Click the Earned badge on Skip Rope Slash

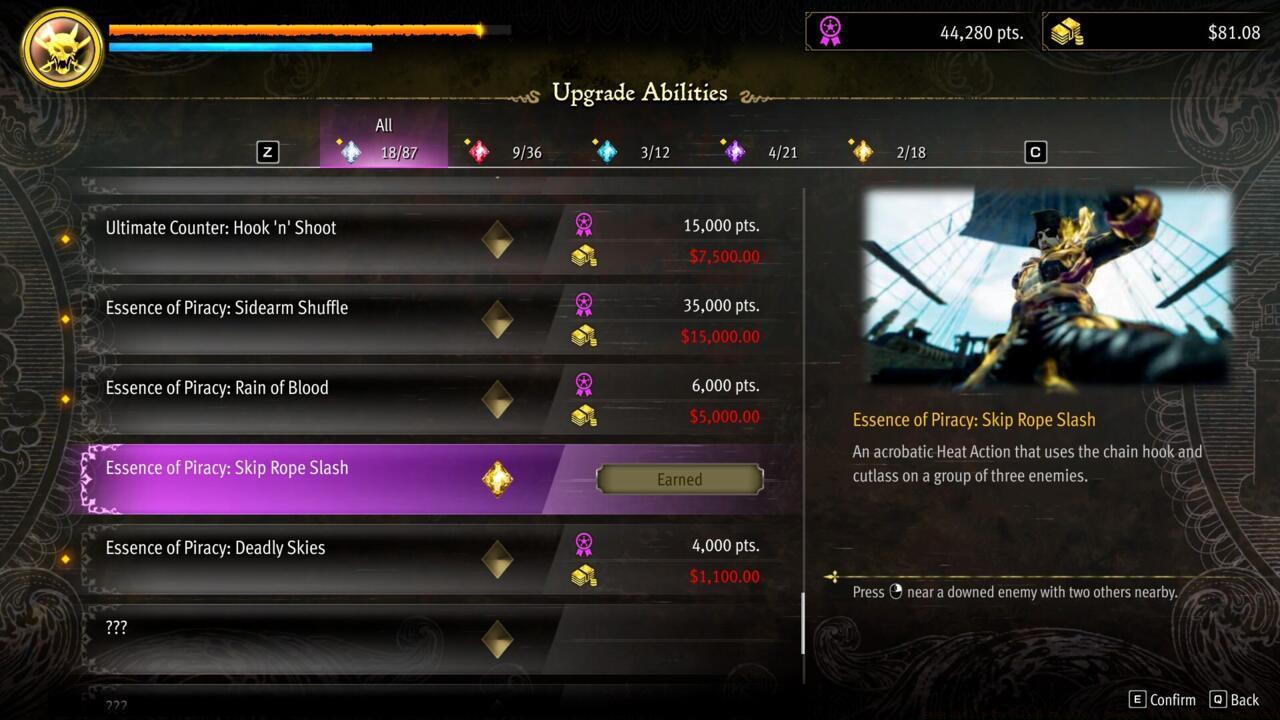680,479
